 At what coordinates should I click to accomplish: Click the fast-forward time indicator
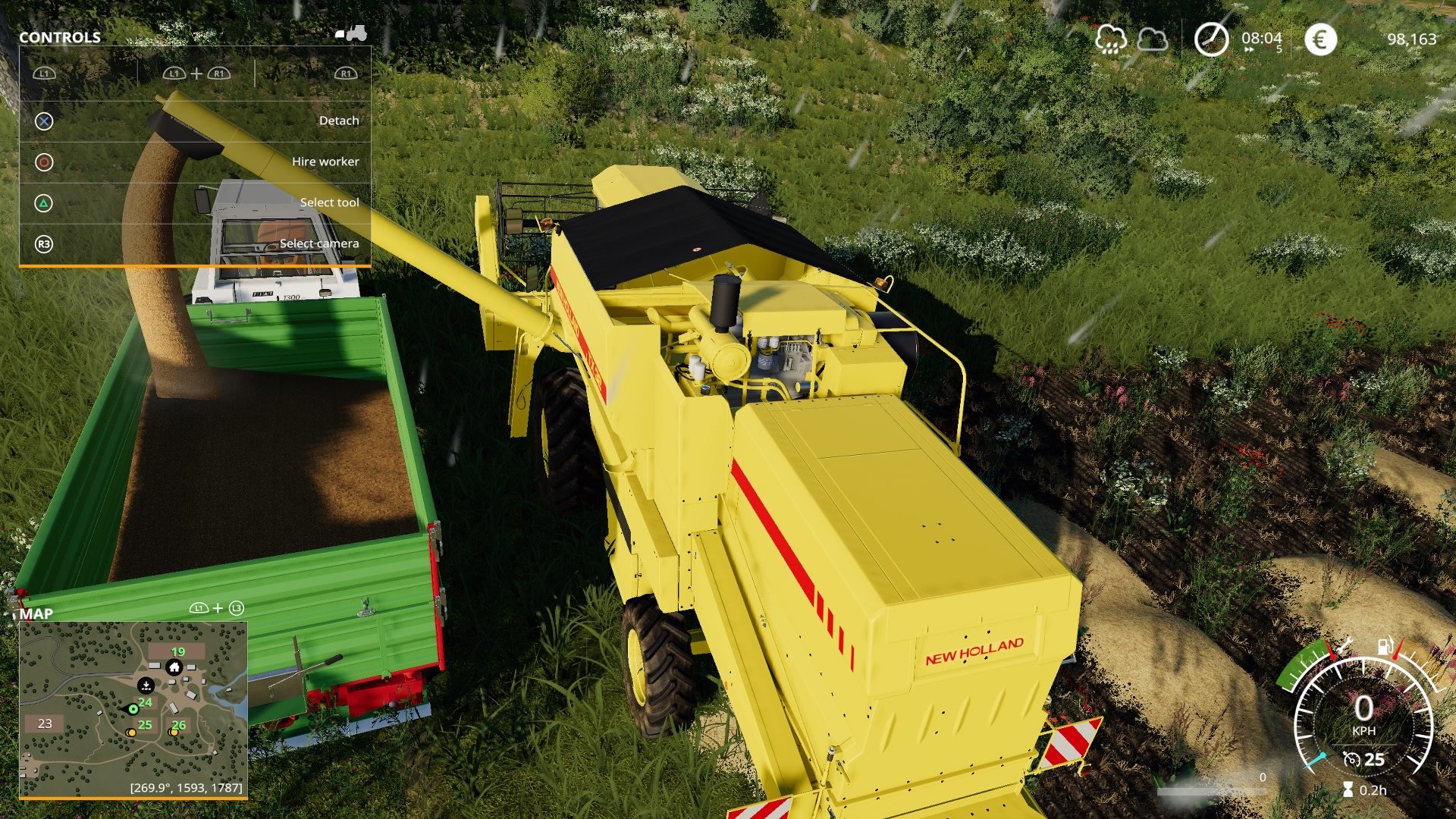point(1250,50)
